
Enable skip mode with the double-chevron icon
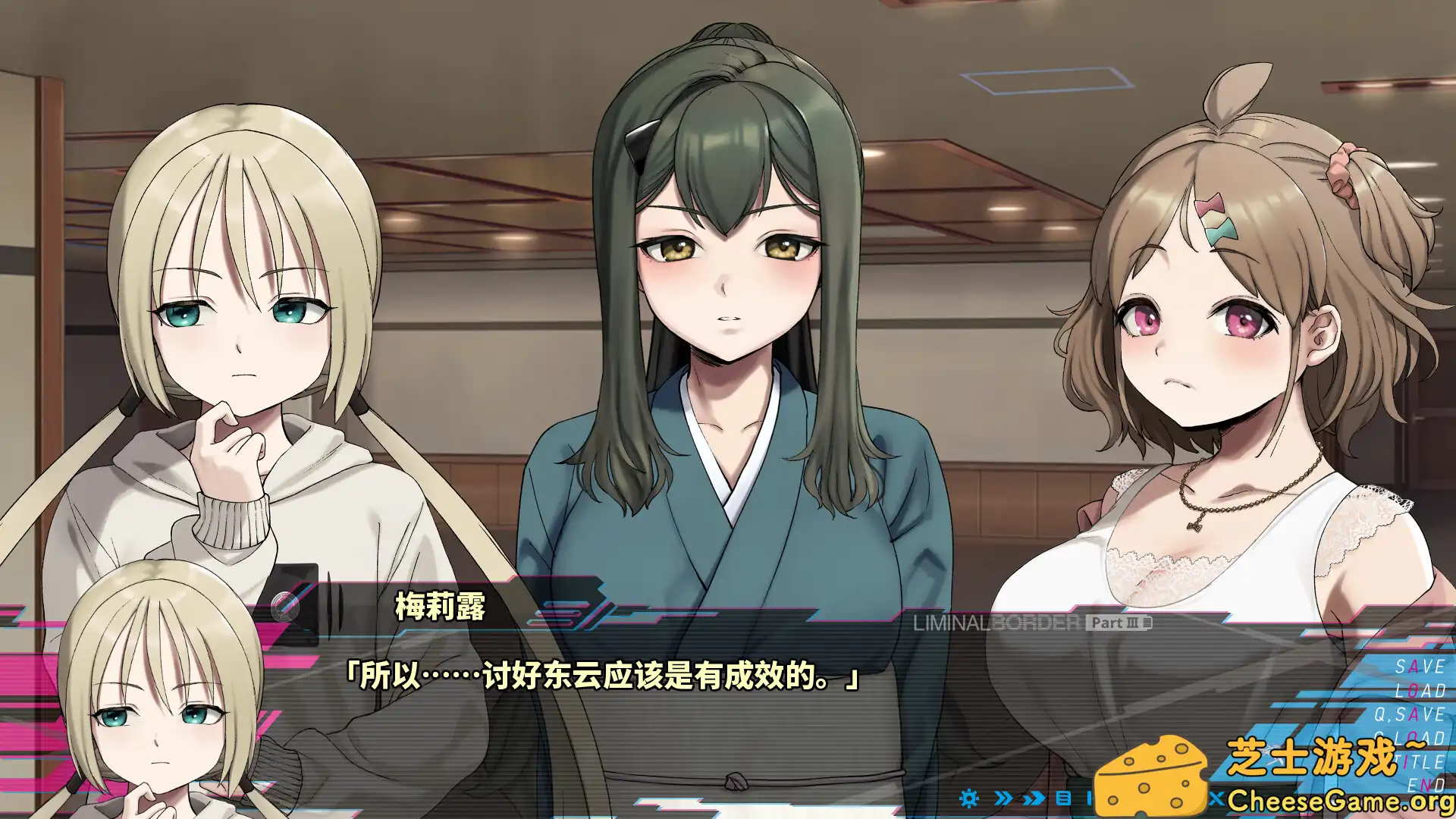(1003, 798)
